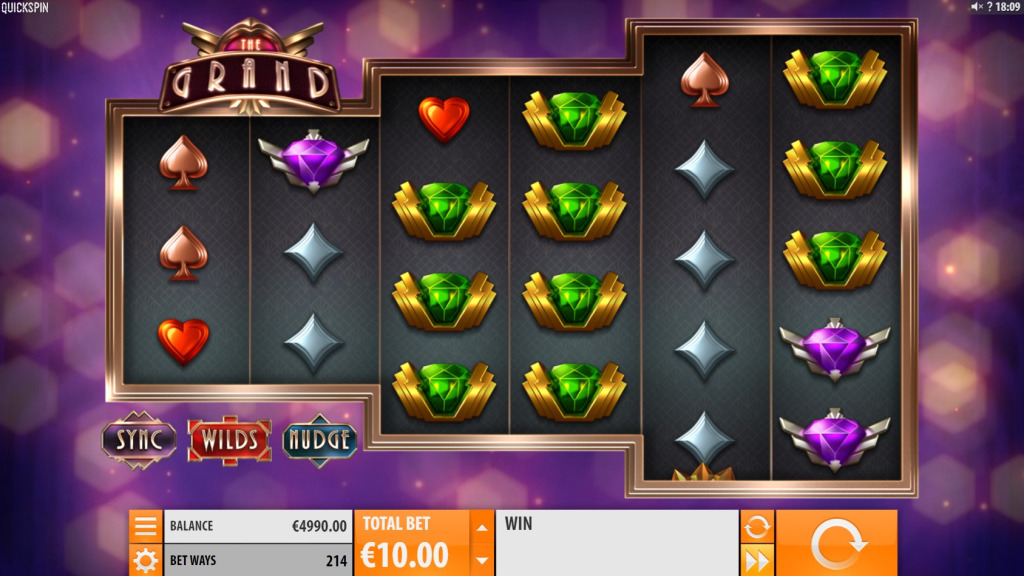Open the gear settings

[x=145, y=560]
